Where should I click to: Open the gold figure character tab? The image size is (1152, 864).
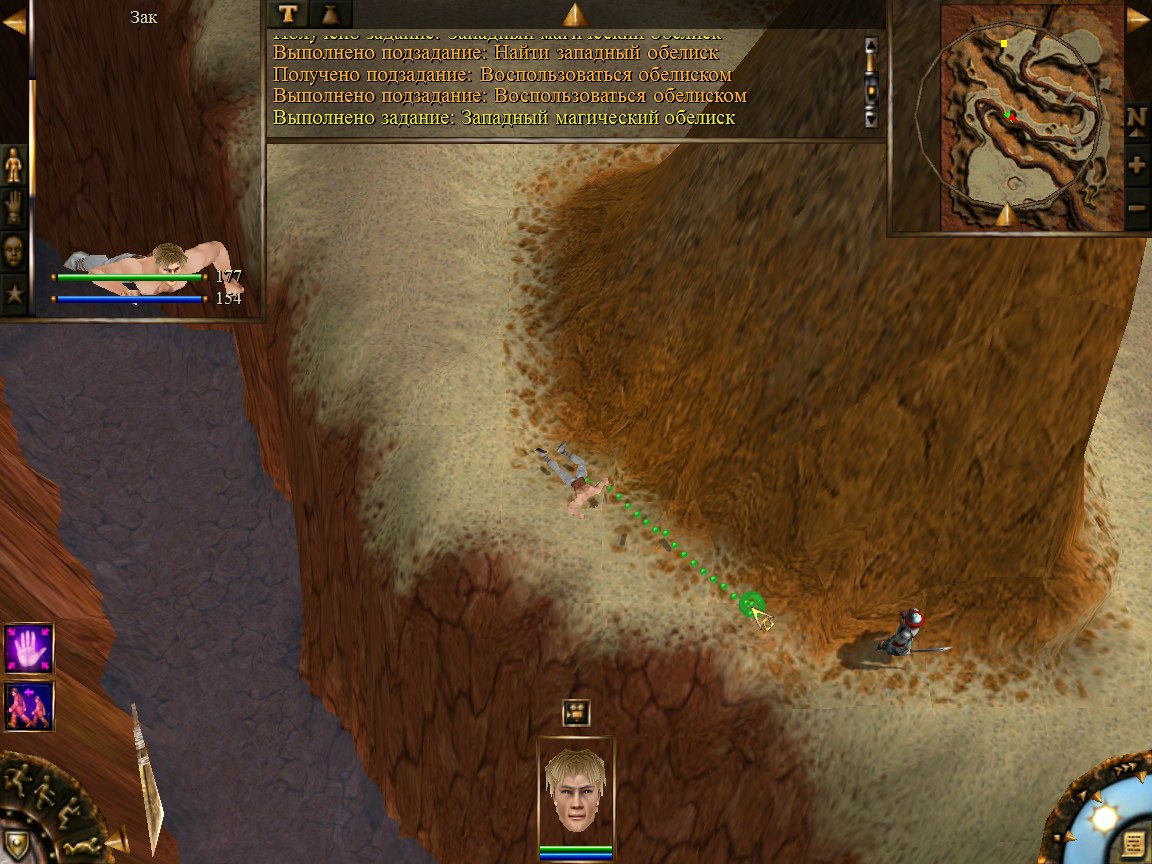(x=14, y=164)
